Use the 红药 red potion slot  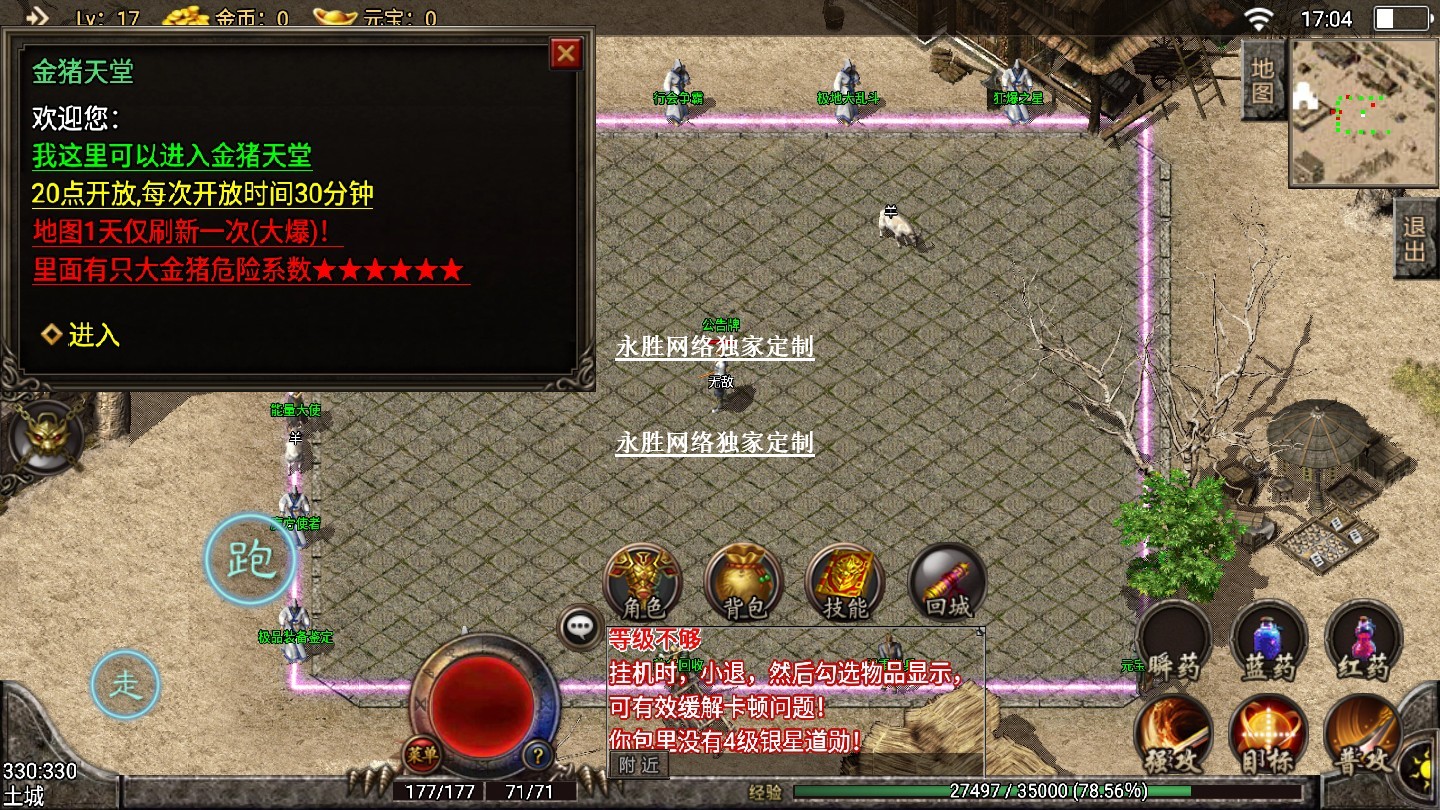point(1362,640)
